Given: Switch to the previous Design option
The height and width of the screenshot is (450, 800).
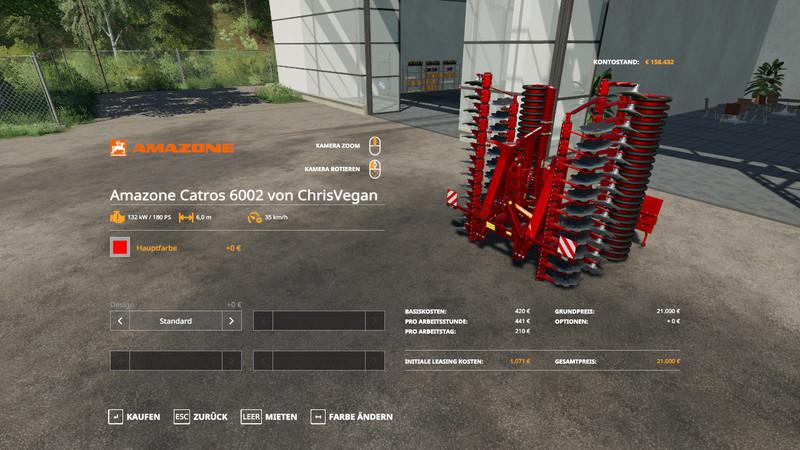Looking at the screenshot, I should [x=120, y=321].
